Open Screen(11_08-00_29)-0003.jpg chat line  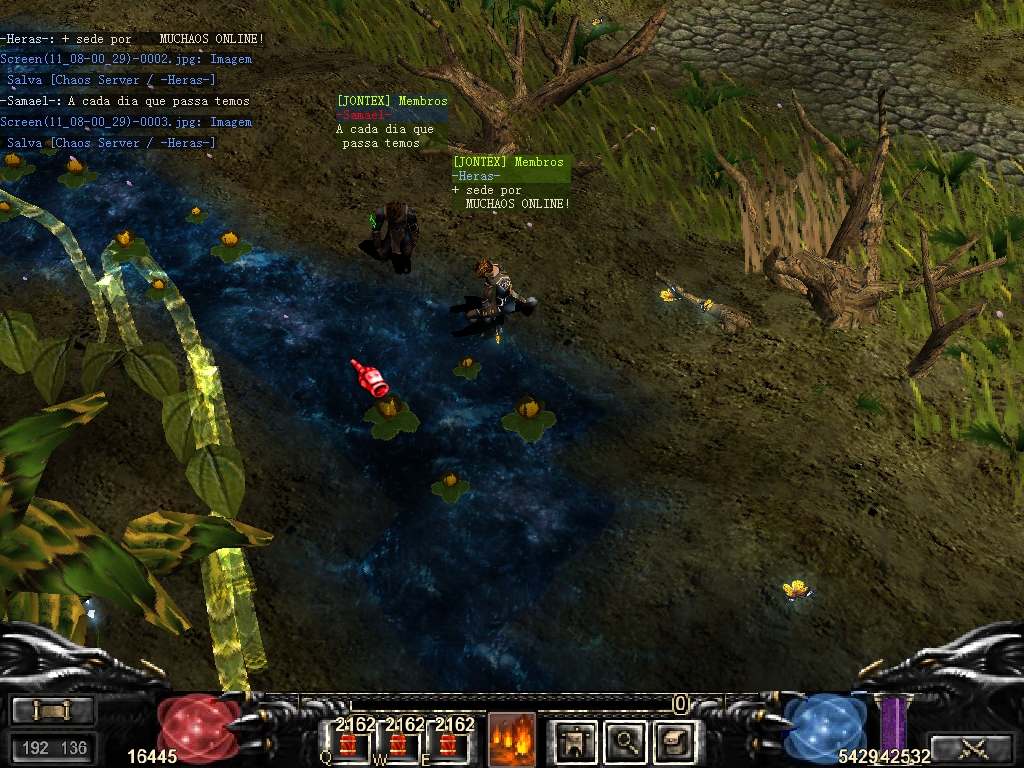click(x=125, y=122)
